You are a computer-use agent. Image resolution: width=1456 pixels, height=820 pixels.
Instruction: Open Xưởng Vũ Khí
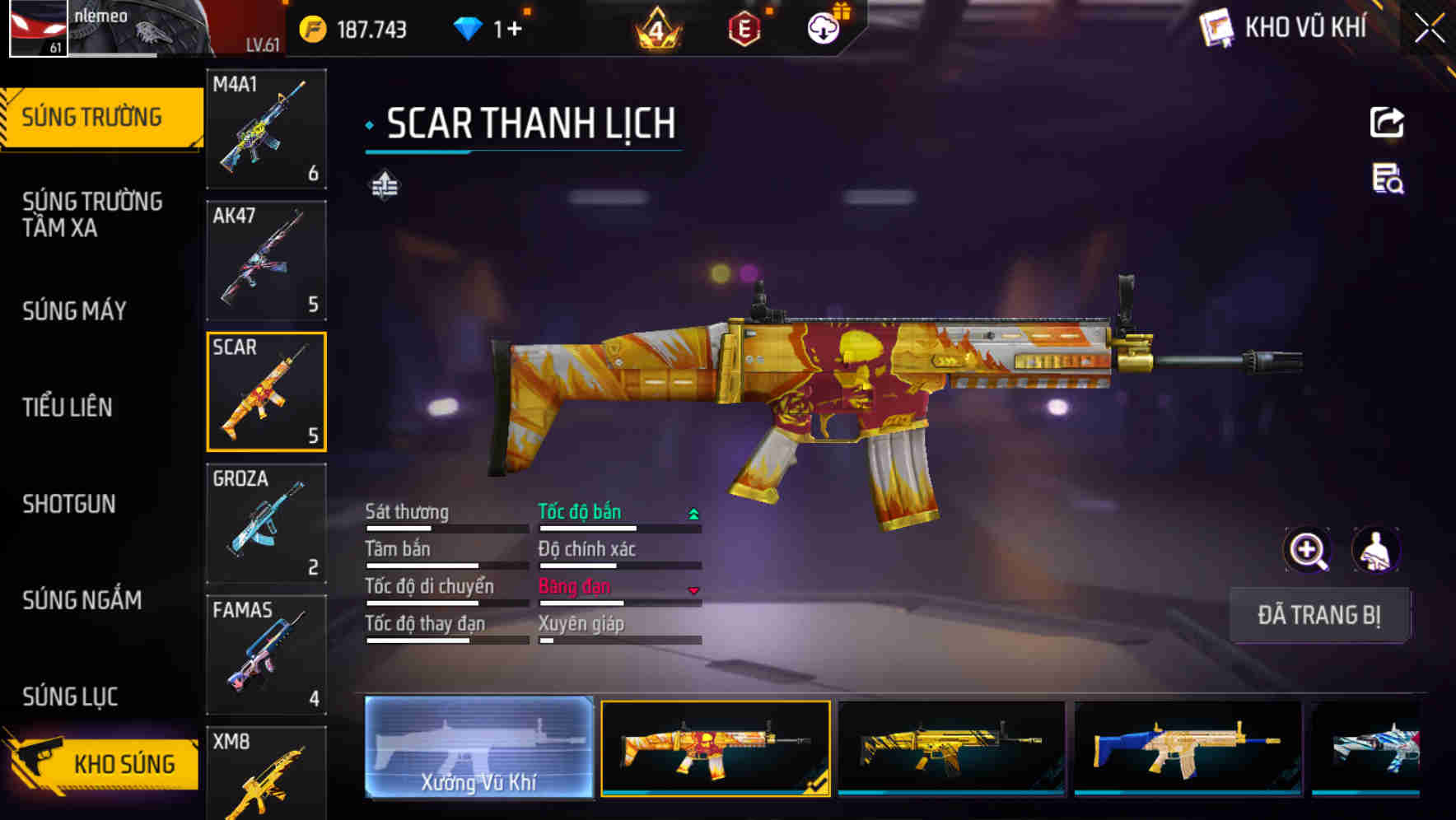pyautogui.click(x=478, y=748)
